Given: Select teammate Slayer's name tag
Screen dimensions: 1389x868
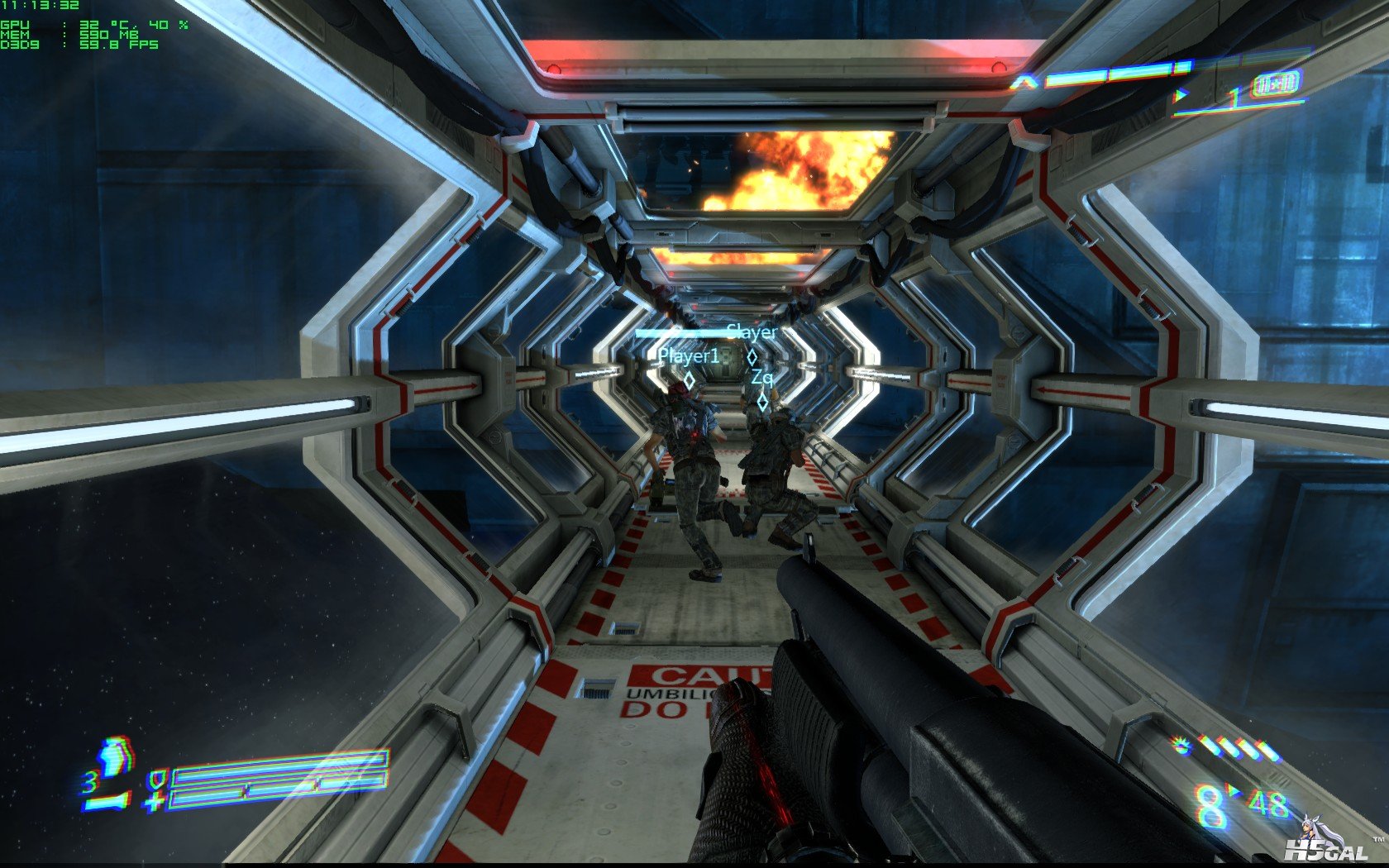Looking at the screenshot, I should click(x=752, y=332).
